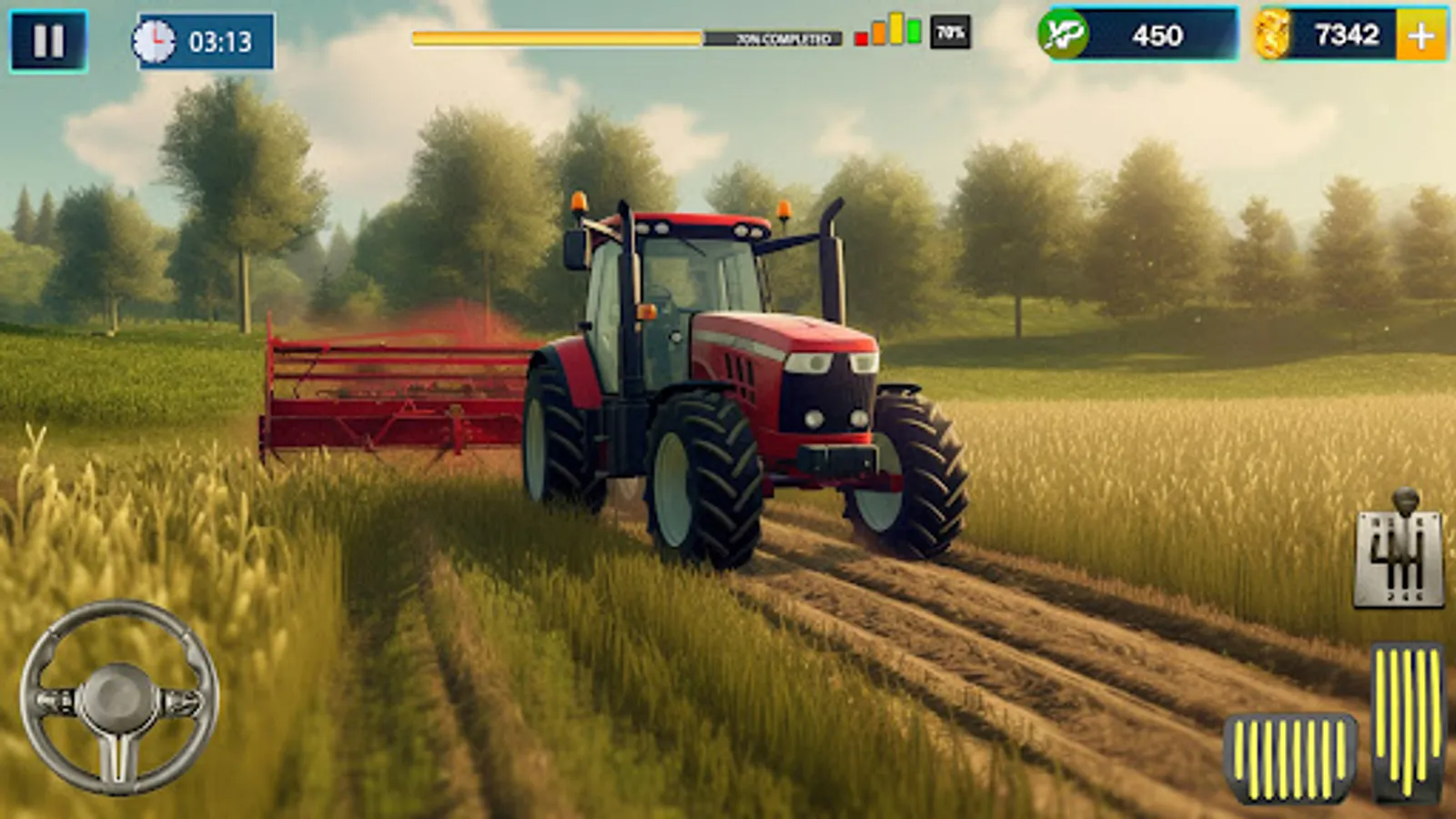Click the yellow mission progress bar
The width and height of the screenshot is (1456, 819).
(x=555, y=36)
